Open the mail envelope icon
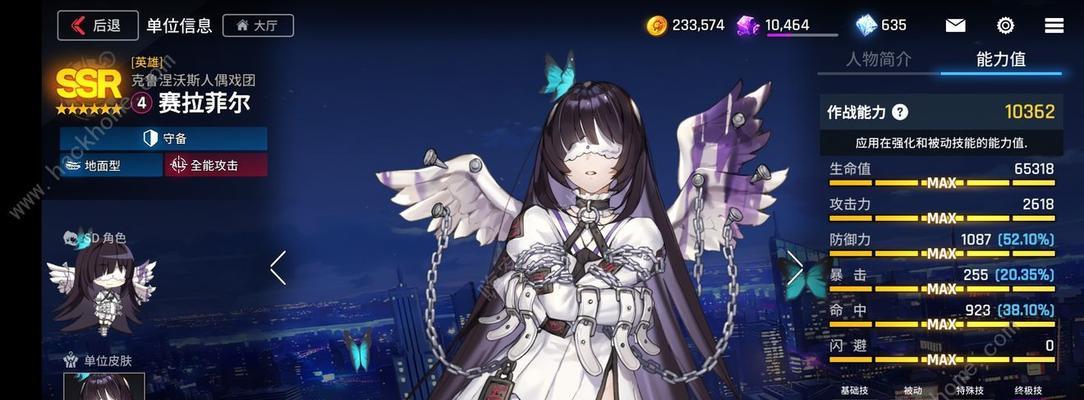 (956, 25)
